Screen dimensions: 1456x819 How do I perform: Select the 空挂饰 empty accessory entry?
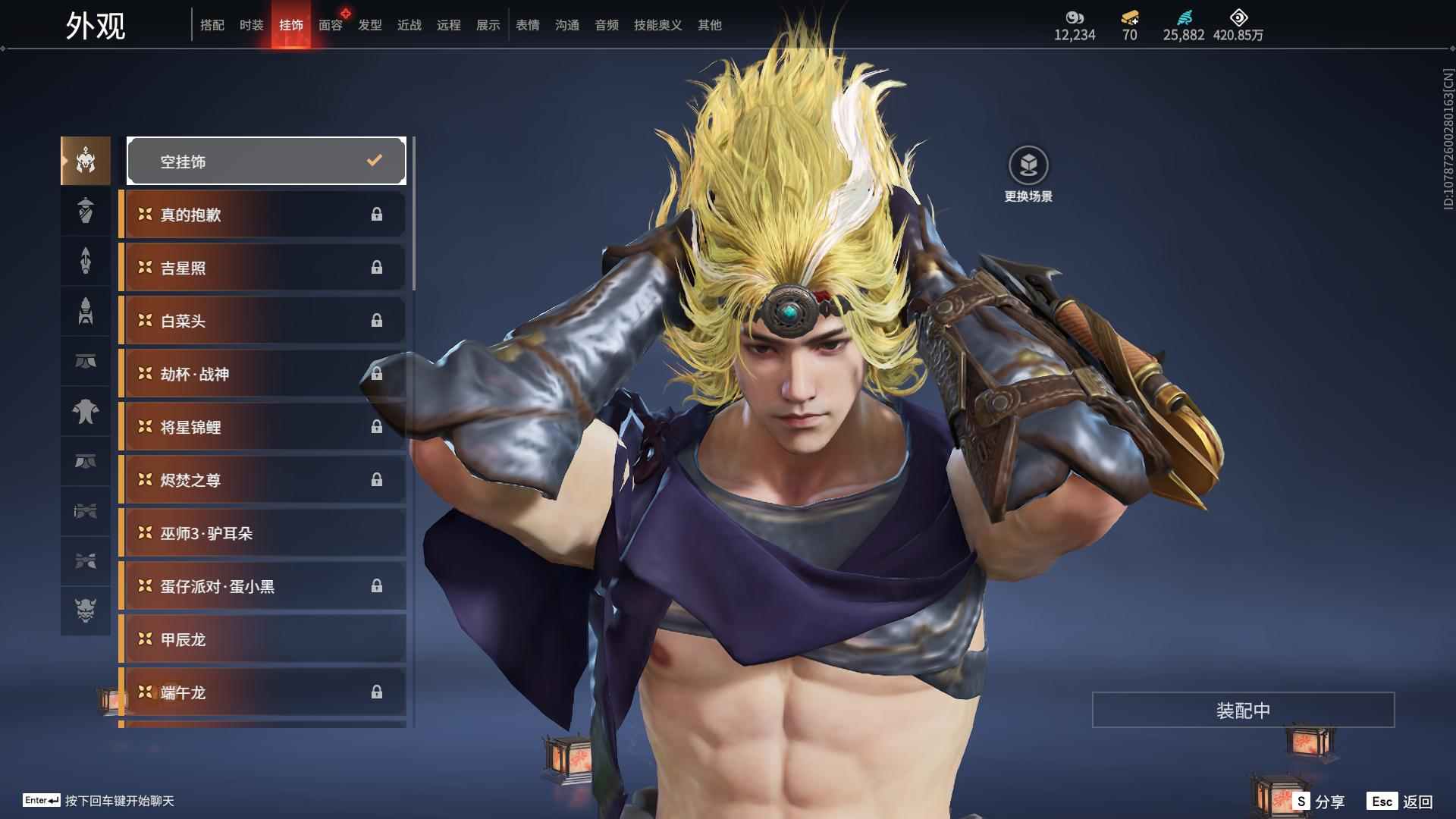pos(266,161)
